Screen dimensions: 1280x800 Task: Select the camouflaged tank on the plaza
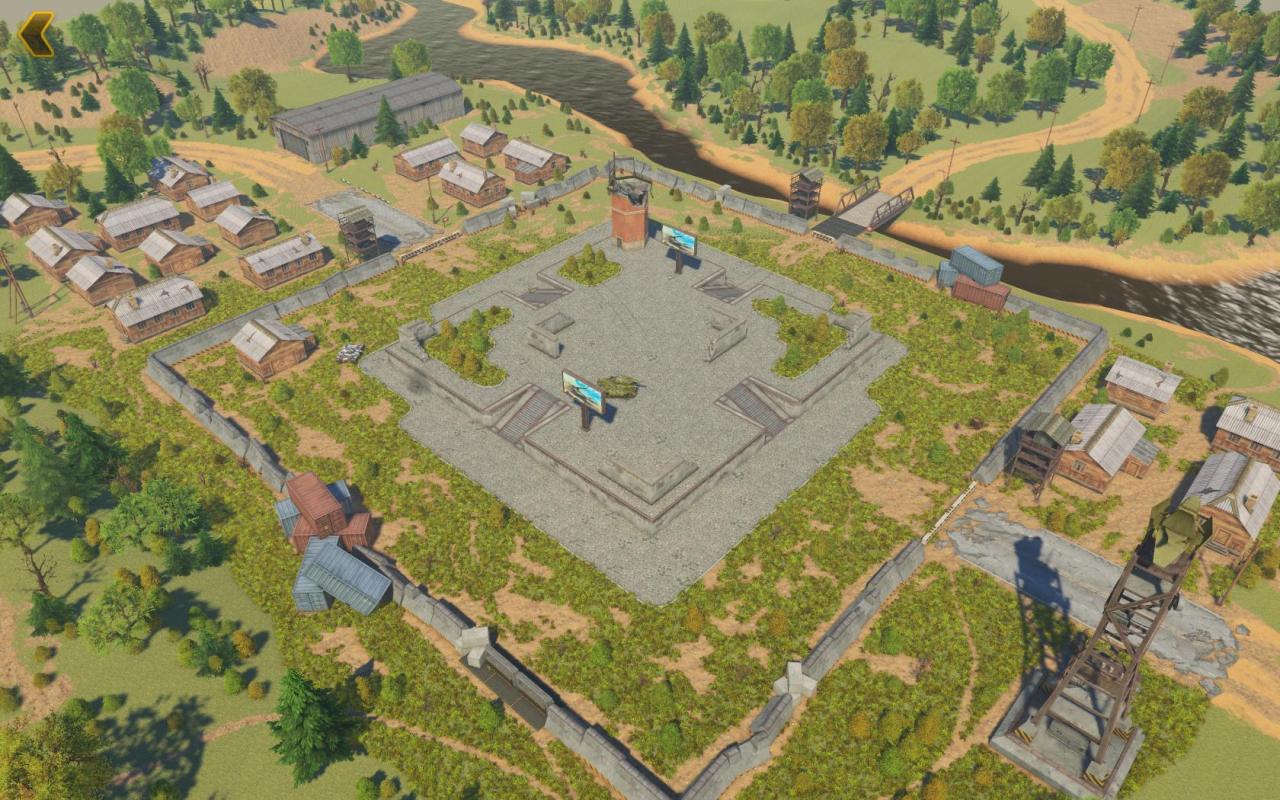621,386
